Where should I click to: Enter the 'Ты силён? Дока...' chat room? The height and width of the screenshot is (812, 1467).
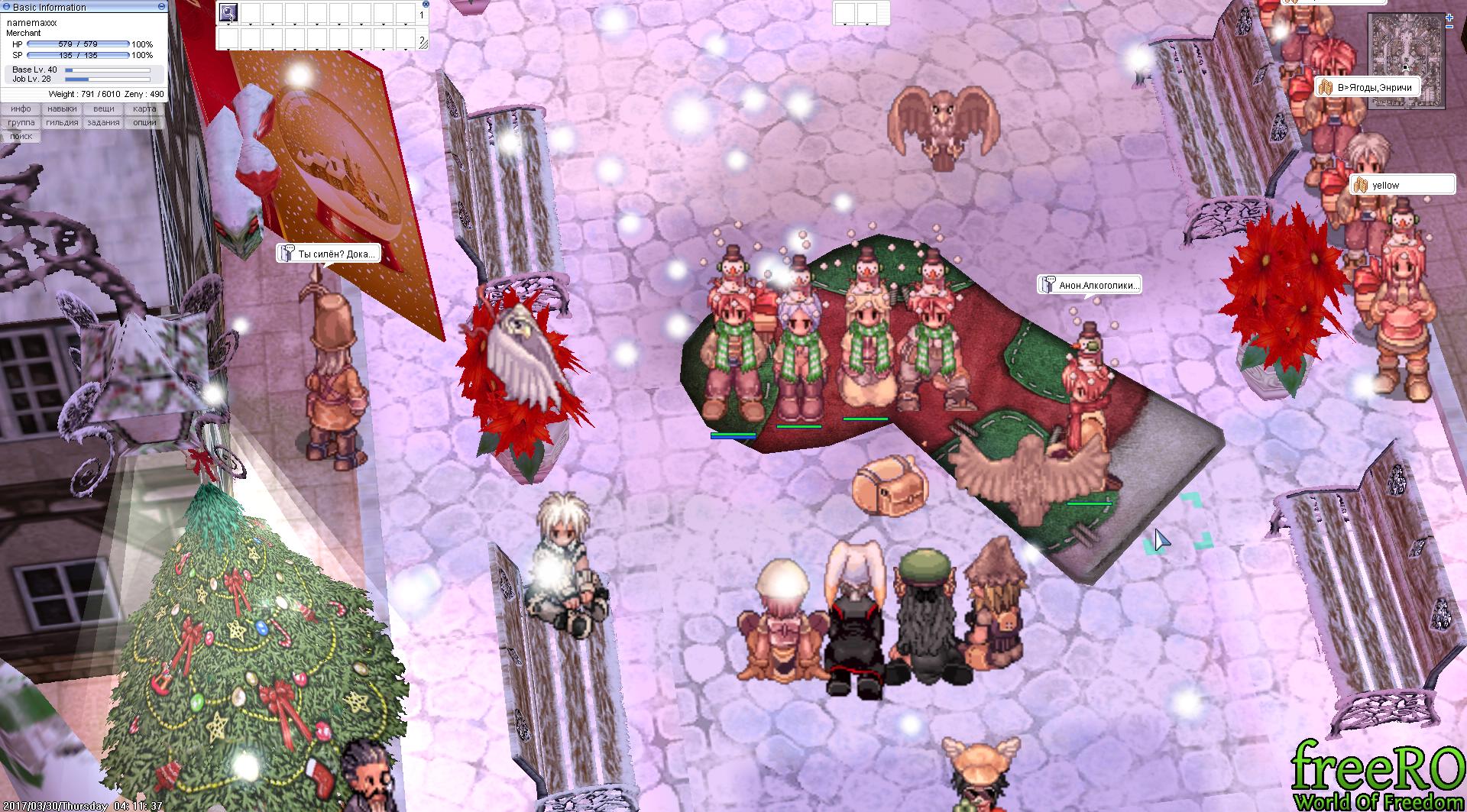point(329,254)
